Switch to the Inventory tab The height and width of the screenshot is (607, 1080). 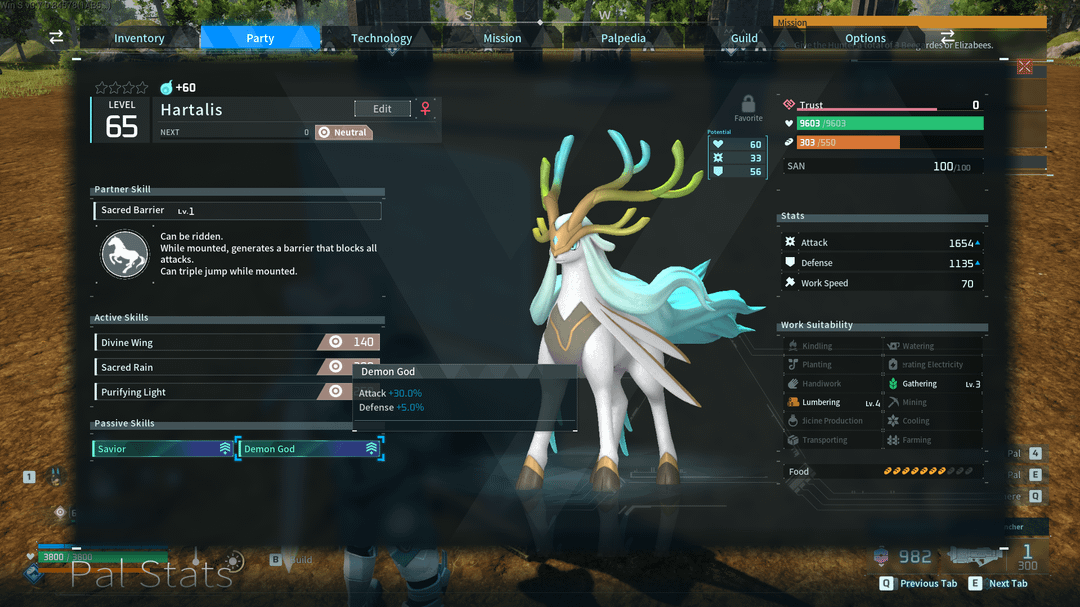pyautogui.click(x=139, y=38)
